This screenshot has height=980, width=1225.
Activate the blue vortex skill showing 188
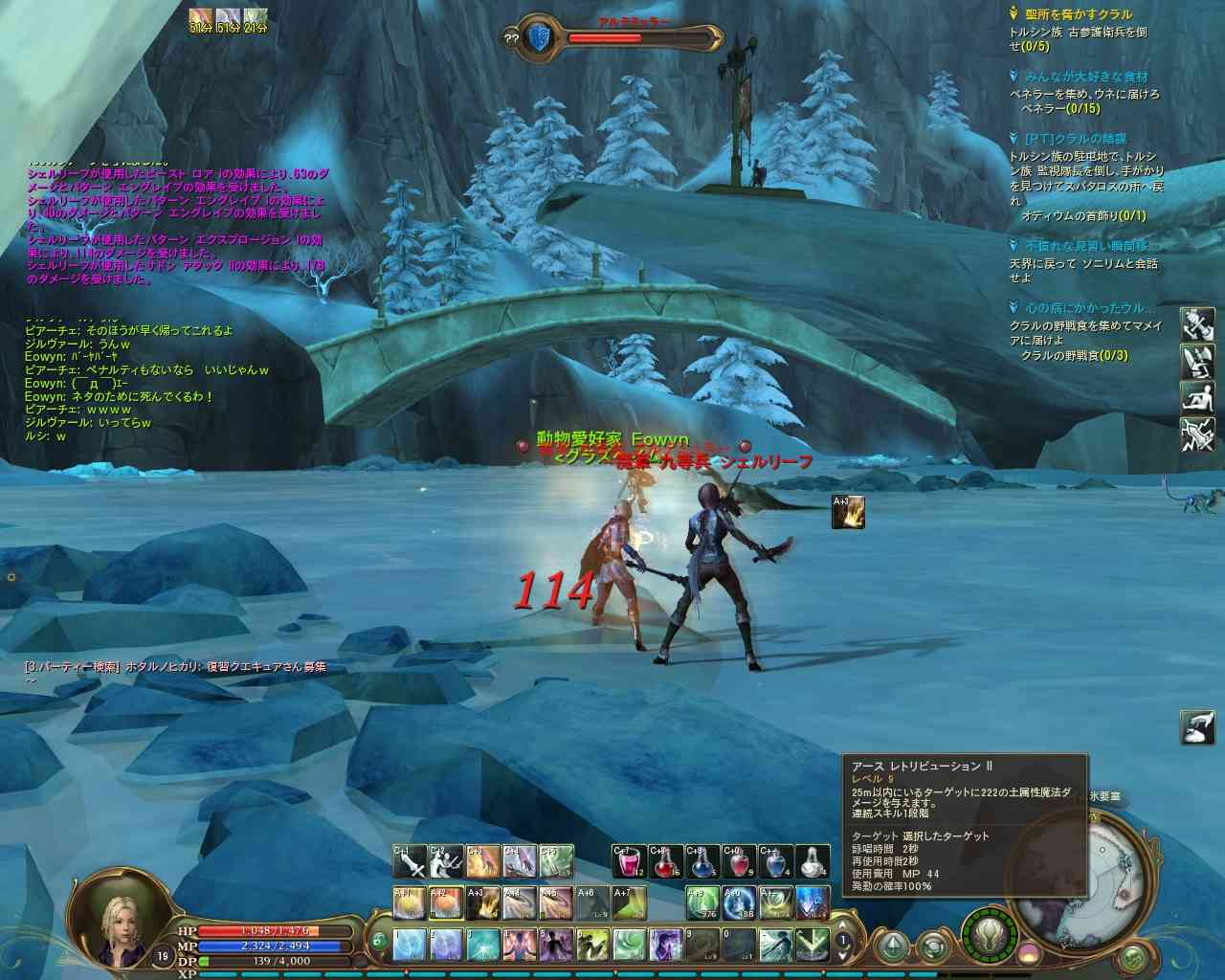[738, 902]
